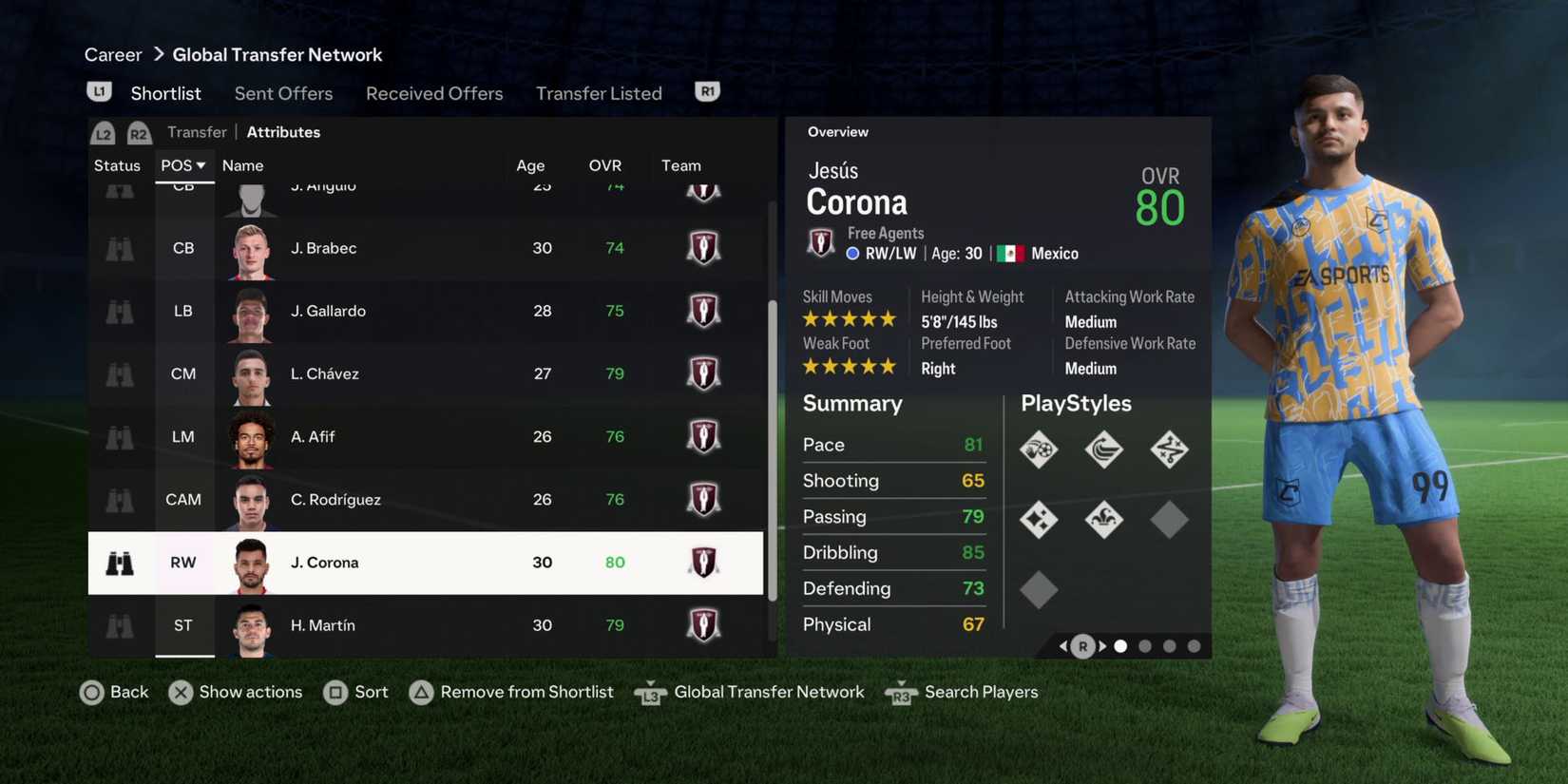Select the team crest beside L. Chávez
The width and height of the screenshot is (1568, 784).
pos(703,373)
